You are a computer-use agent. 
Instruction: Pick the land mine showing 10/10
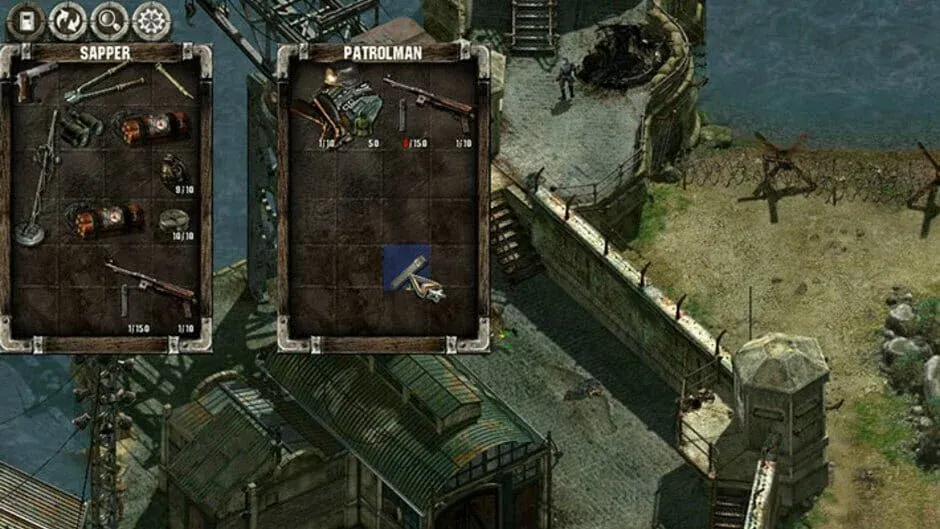point(174,221)
